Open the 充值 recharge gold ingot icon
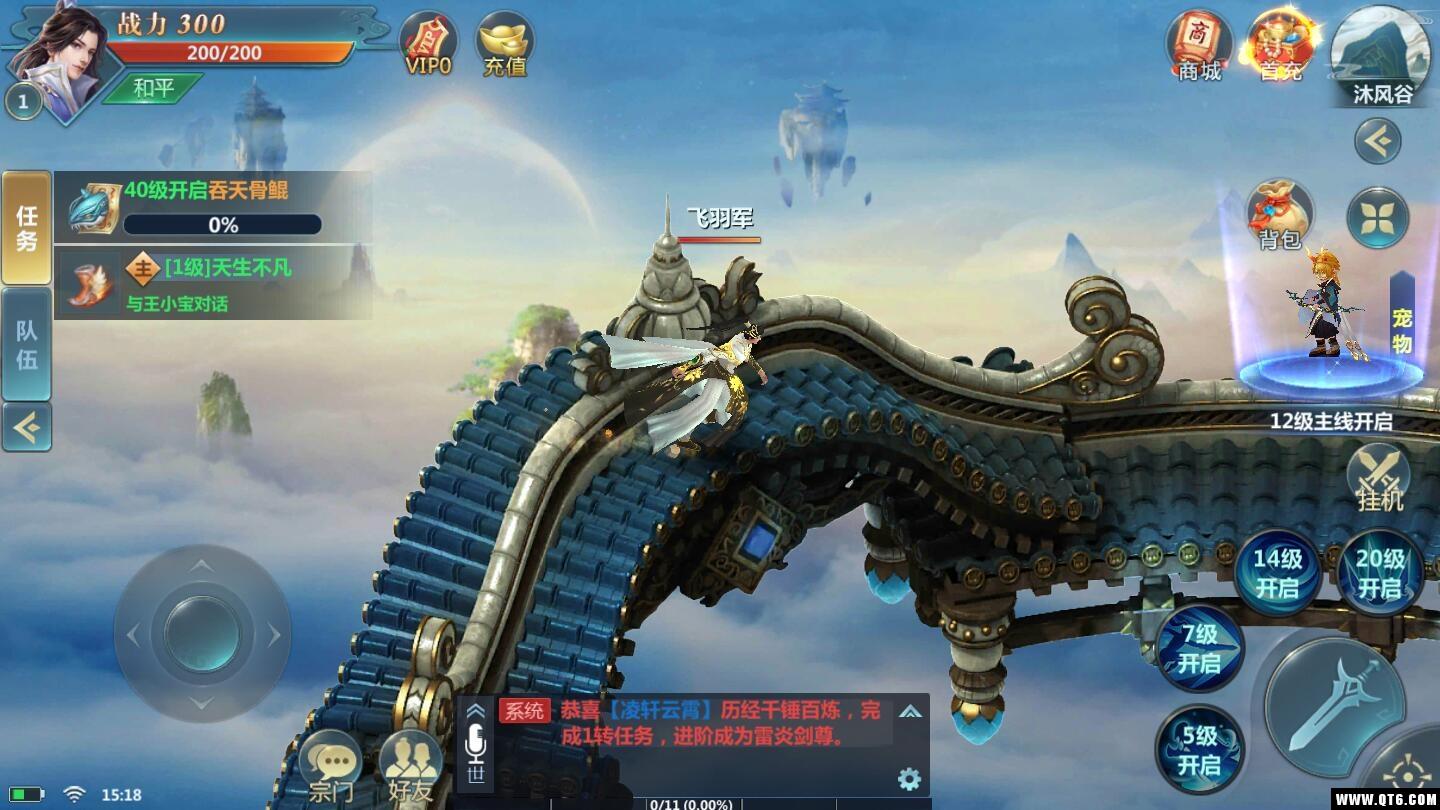 click(x=505, y=45)
